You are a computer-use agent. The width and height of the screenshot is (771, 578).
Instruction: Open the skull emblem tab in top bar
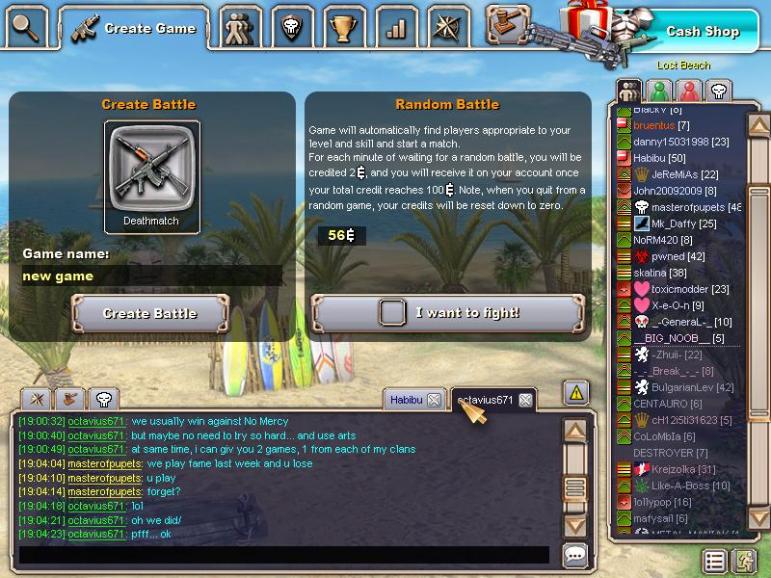pyautogui.click(x=291, y=28)
